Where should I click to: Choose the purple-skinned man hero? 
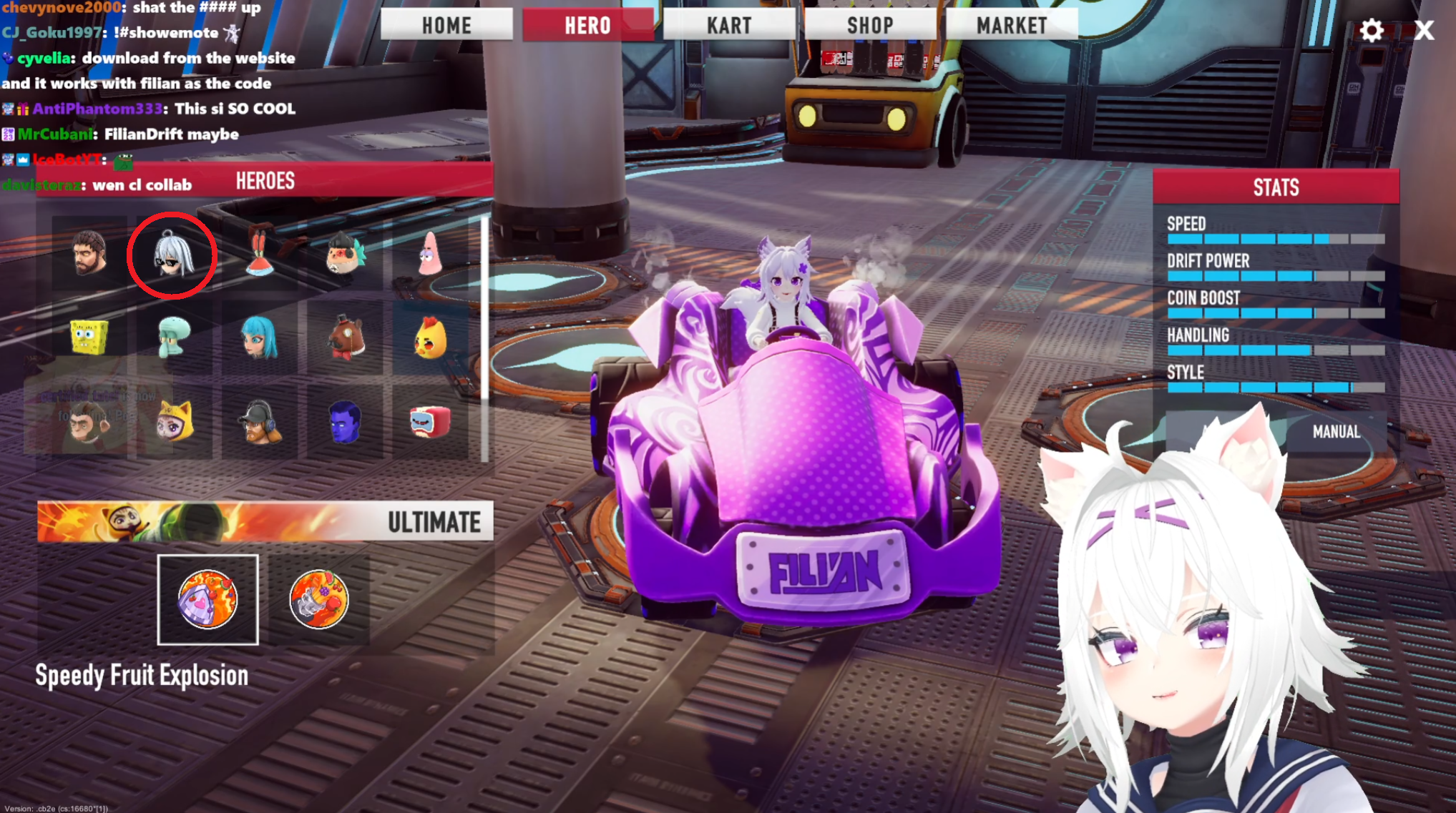point(345,421)
